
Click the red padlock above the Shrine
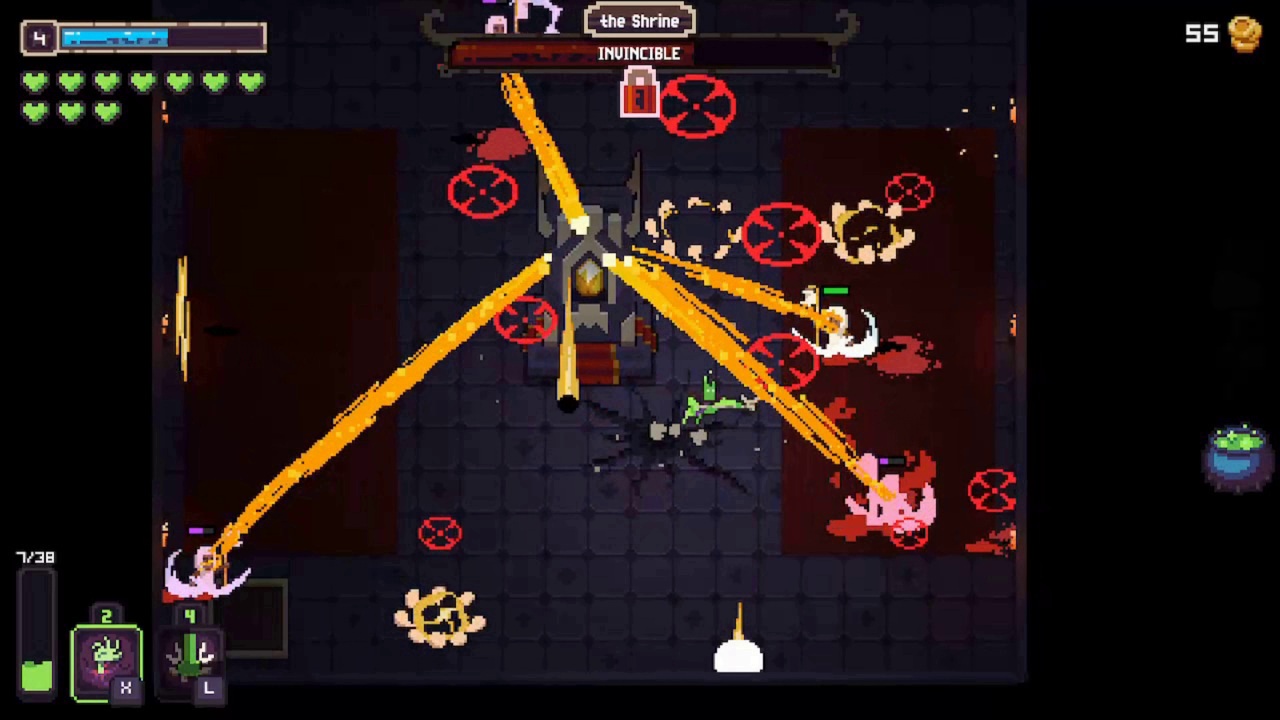[639, 93]
